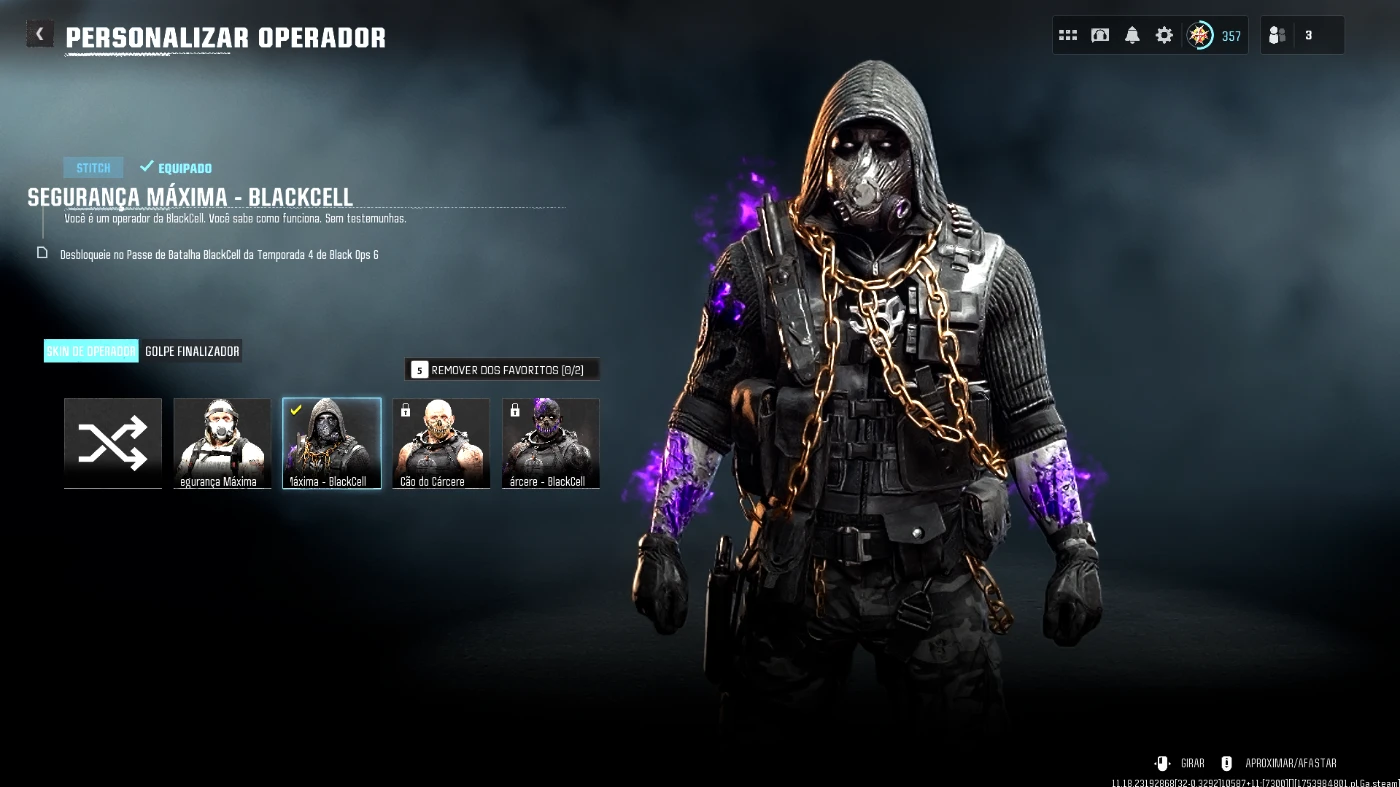Select the locked Cárcere - BlackCell skin
This screenshot has width=1400, height=787.
551,443
